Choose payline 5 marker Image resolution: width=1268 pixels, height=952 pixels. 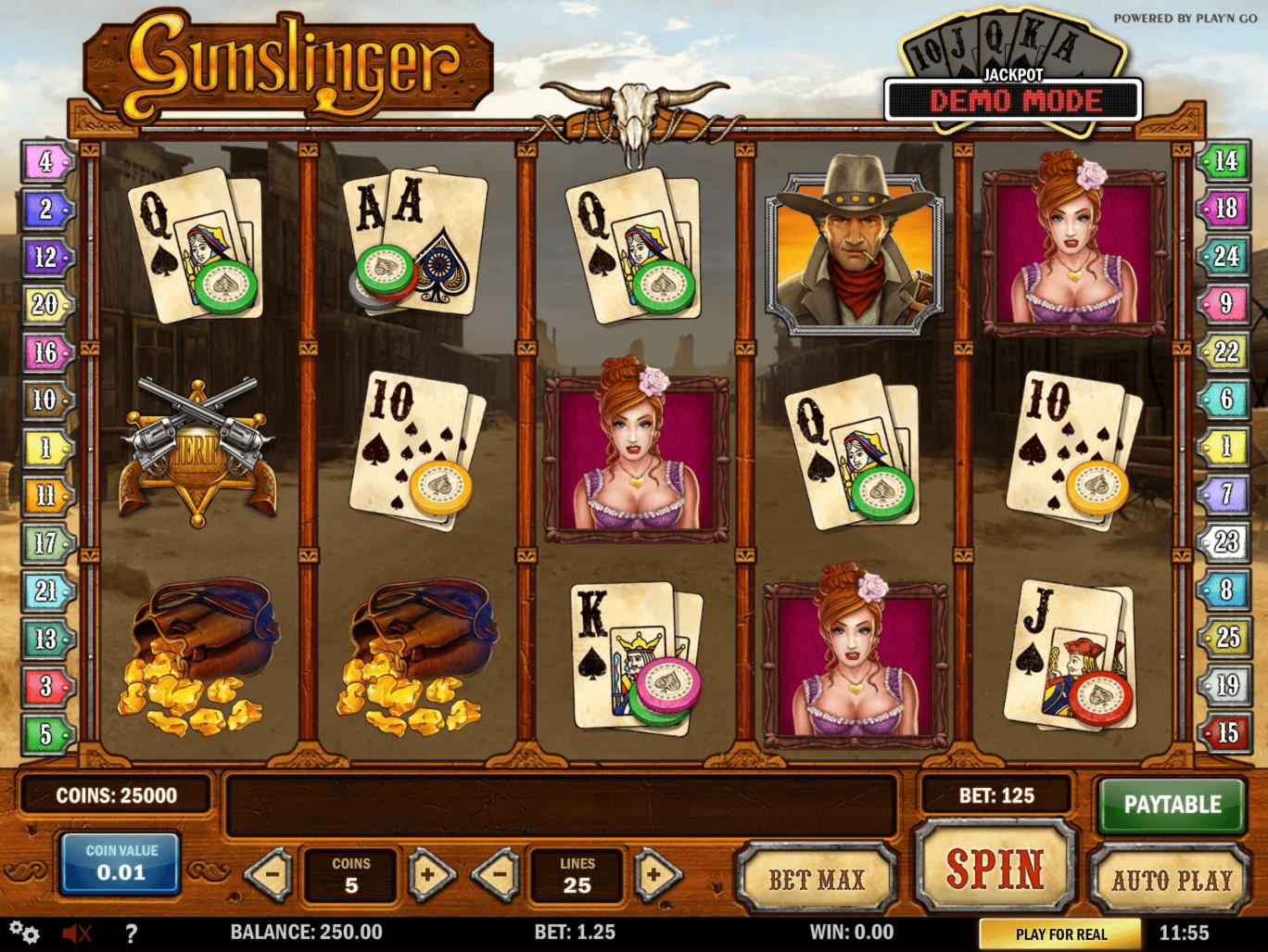tap(46, 734)
